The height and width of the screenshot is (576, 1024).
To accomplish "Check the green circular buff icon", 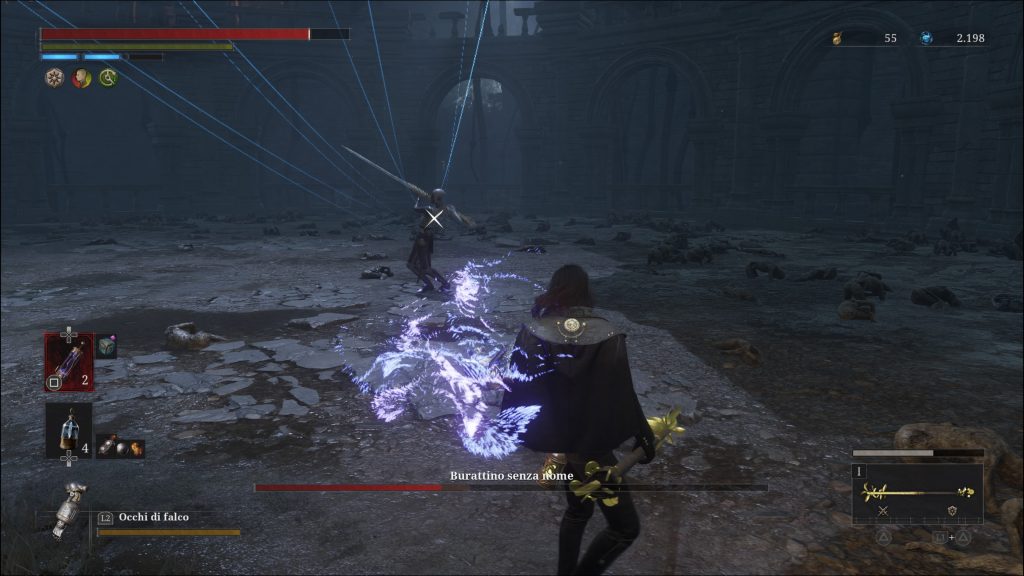I will [108, 78].
